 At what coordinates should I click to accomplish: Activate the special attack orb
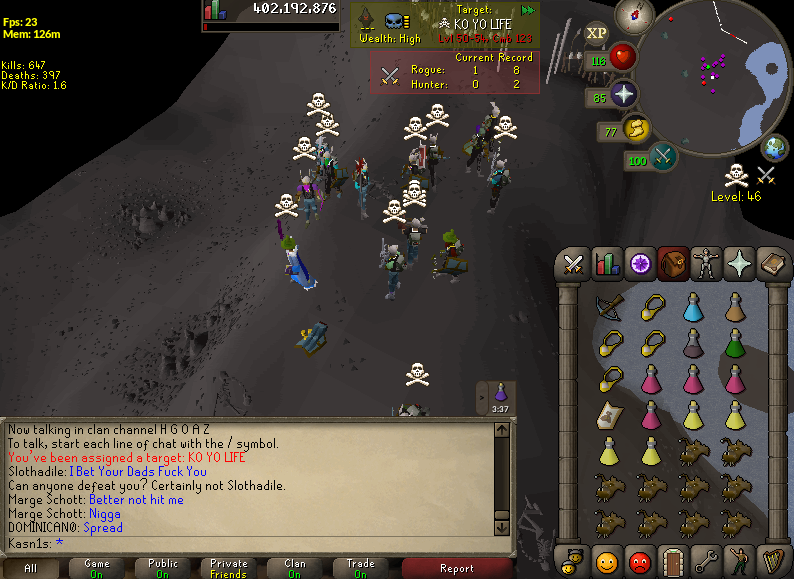coord(662,157)
